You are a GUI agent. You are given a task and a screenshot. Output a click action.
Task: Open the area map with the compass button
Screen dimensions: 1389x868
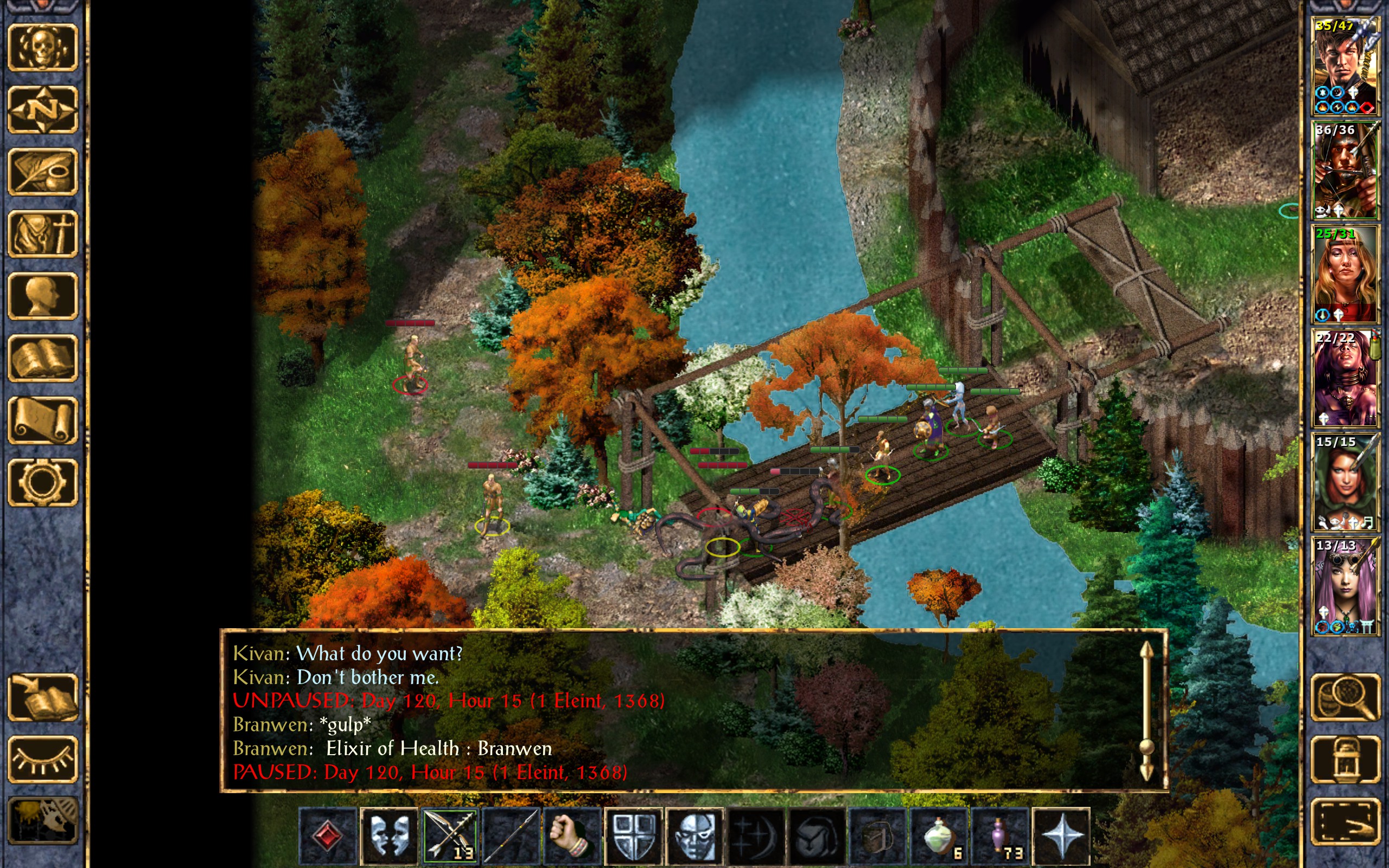(x=42, y=109)
